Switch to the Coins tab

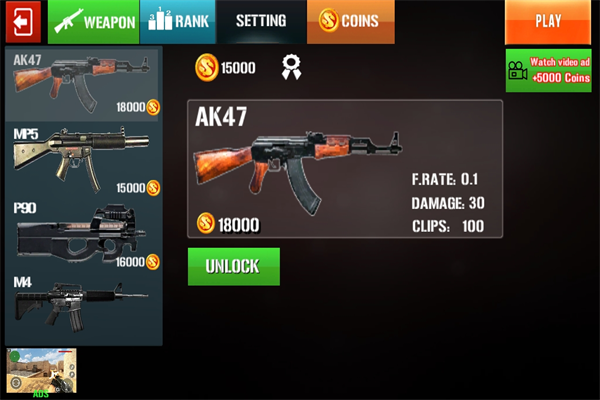350,21
